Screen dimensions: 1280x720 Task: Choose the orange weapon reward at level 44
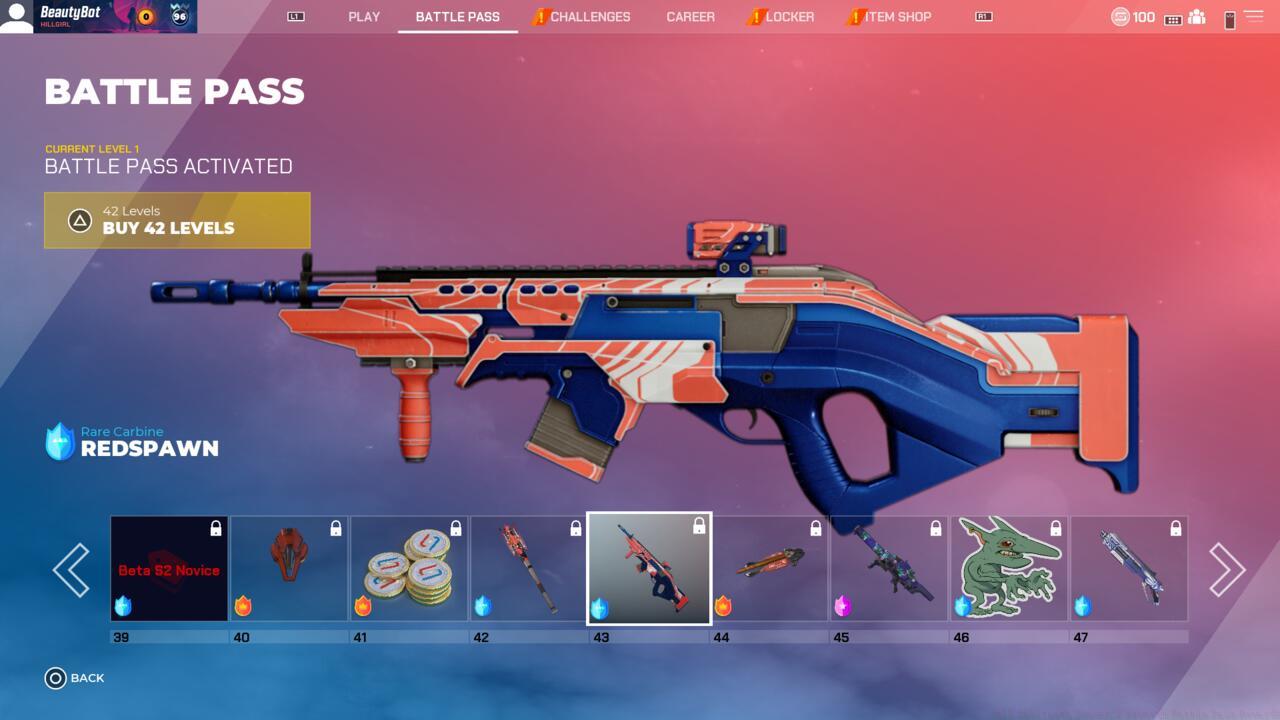[x=769, y=569]
